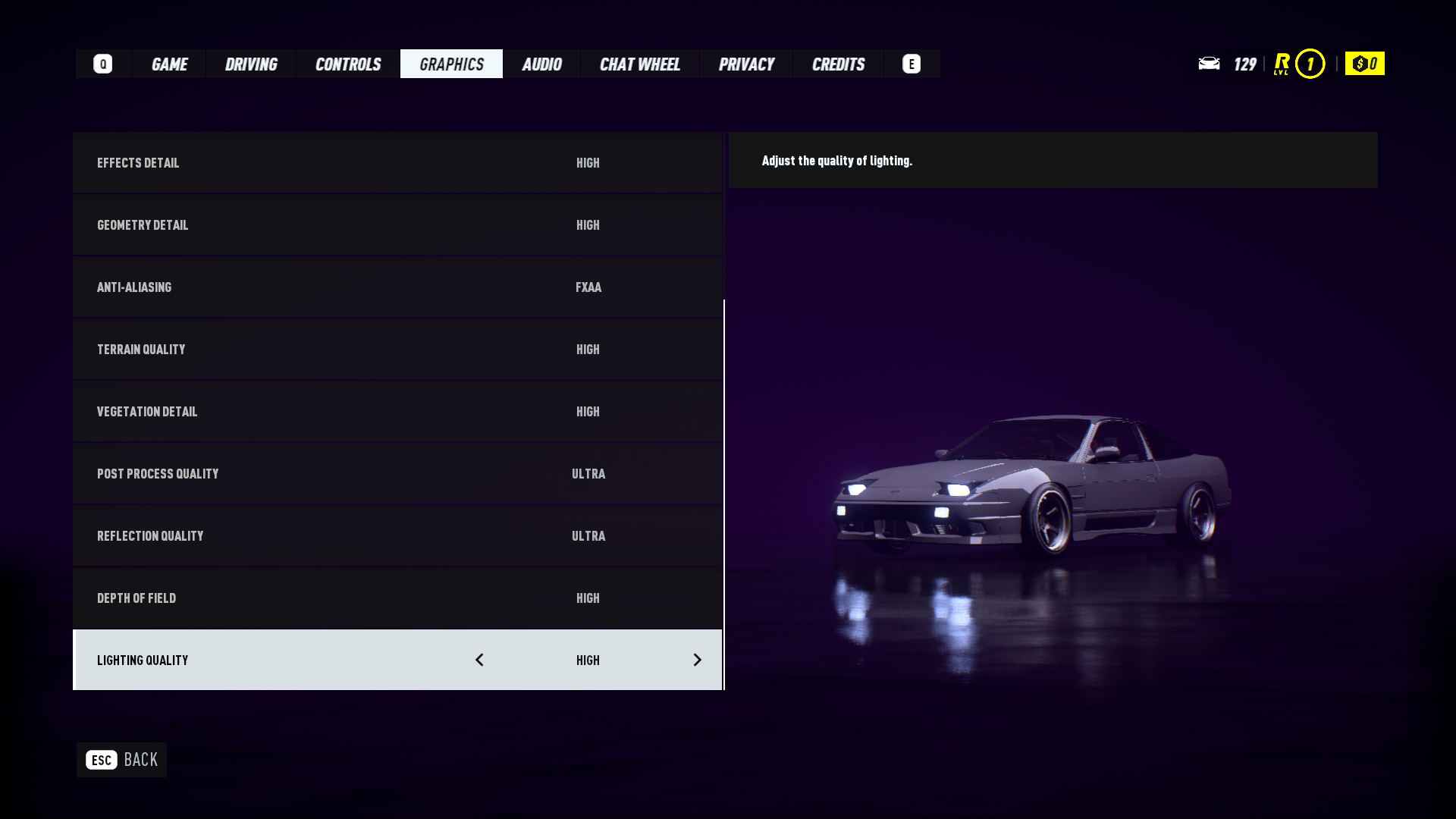Show the Privacy settings tab
The width and height of the screenshot is (1456, 819).
(746, 64)
